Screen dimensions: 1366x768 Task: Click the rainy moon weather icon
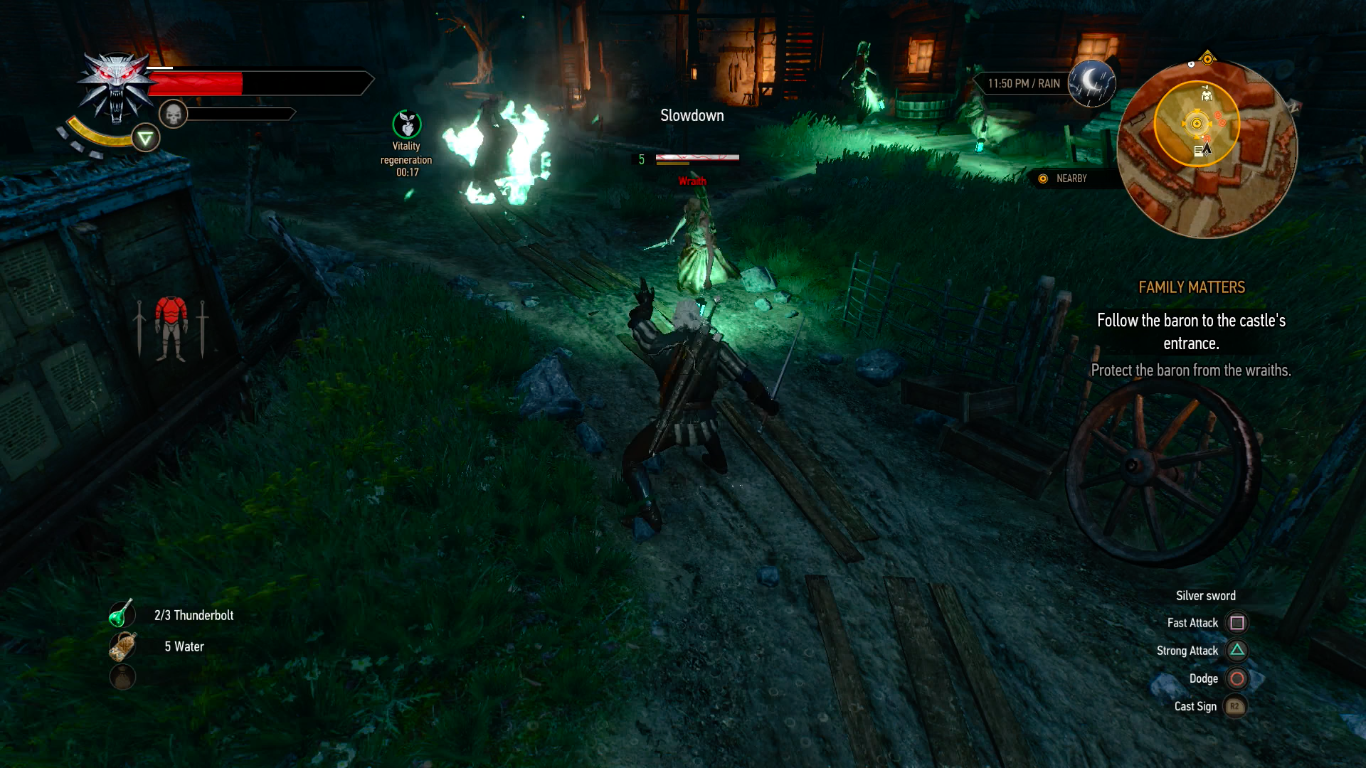(1092, 83)
